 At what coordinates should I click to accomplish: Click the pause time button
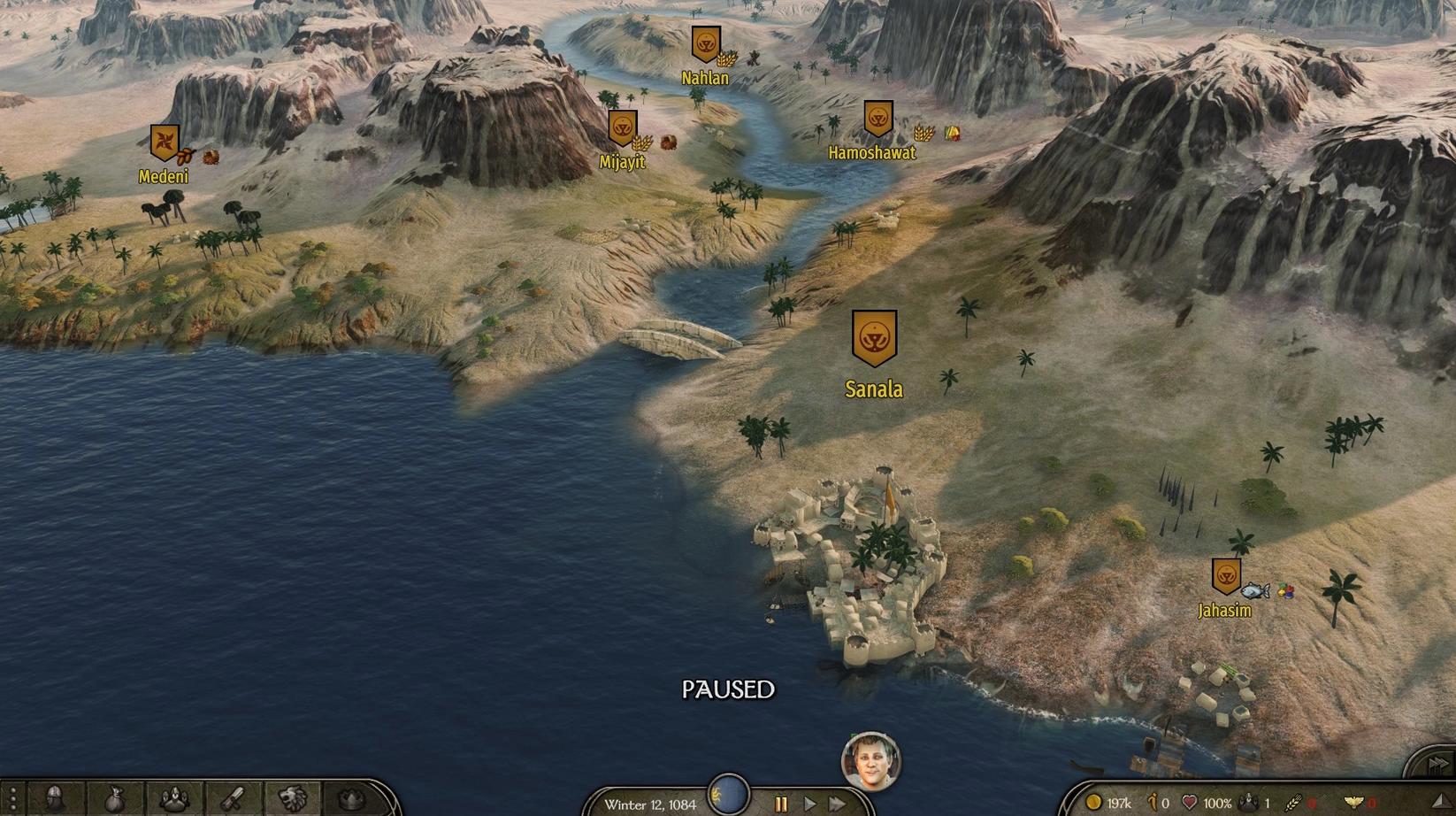point(780,804)
